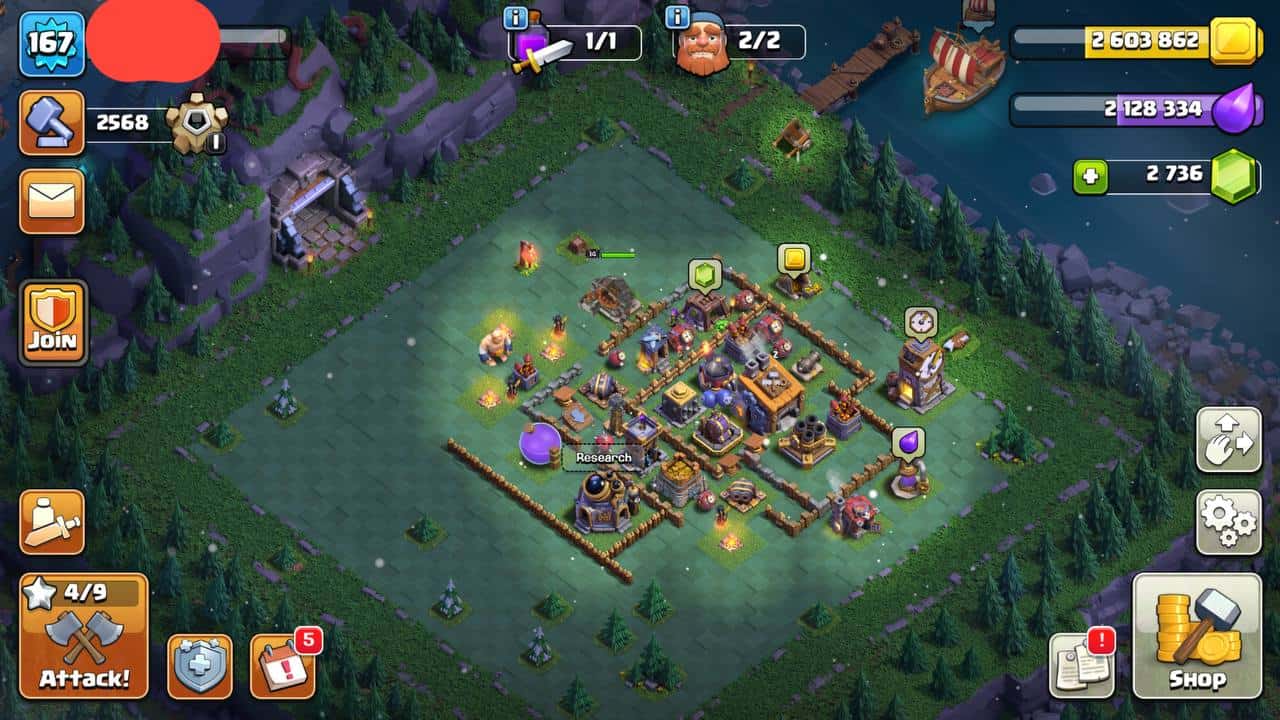The image size is (1280, 720).
Task: Open the settings gears button
Action: point(1228,521)
